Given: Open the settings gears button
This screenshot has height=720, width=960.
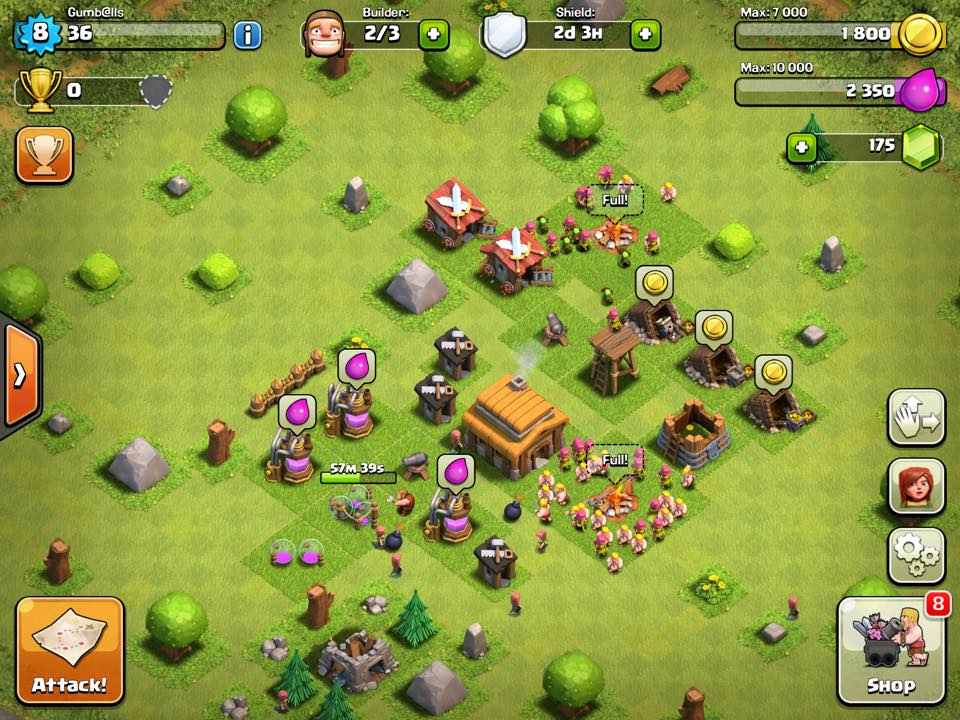Looking at the screenshot, I should coord(916,555).
